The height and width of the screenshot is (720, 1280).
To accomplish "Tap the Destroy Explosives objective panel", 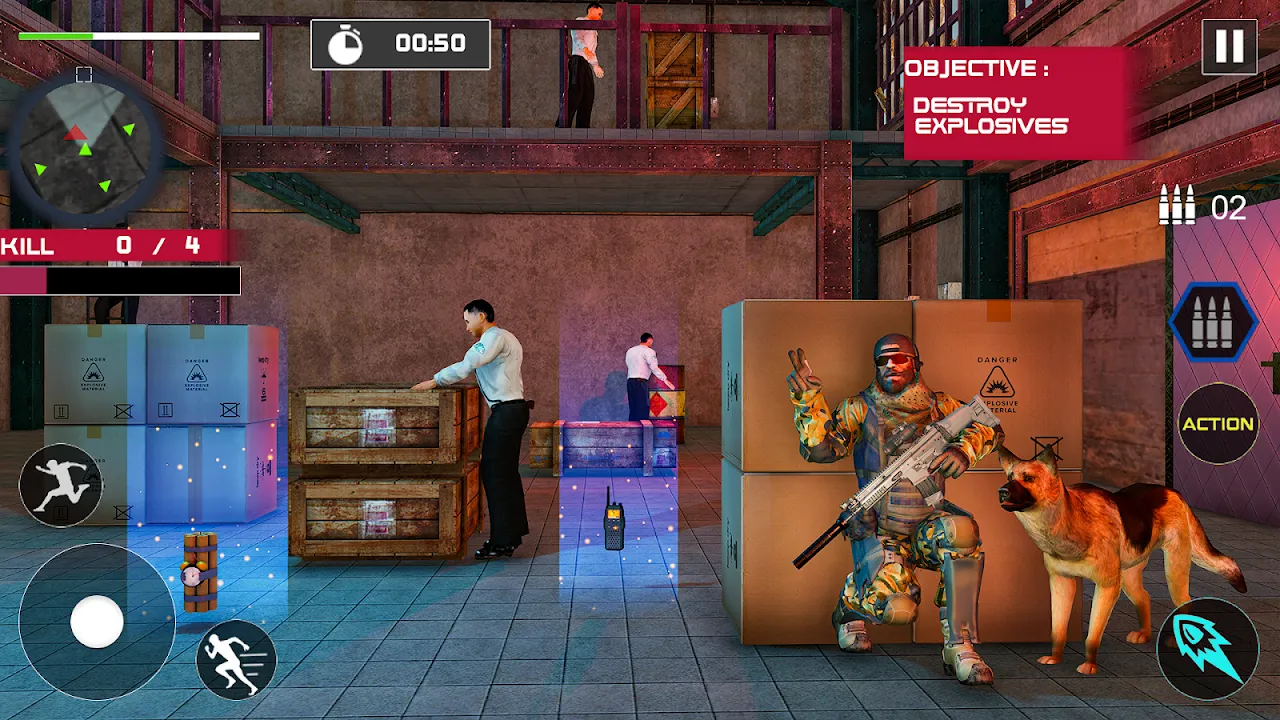I will (1014, 102).
